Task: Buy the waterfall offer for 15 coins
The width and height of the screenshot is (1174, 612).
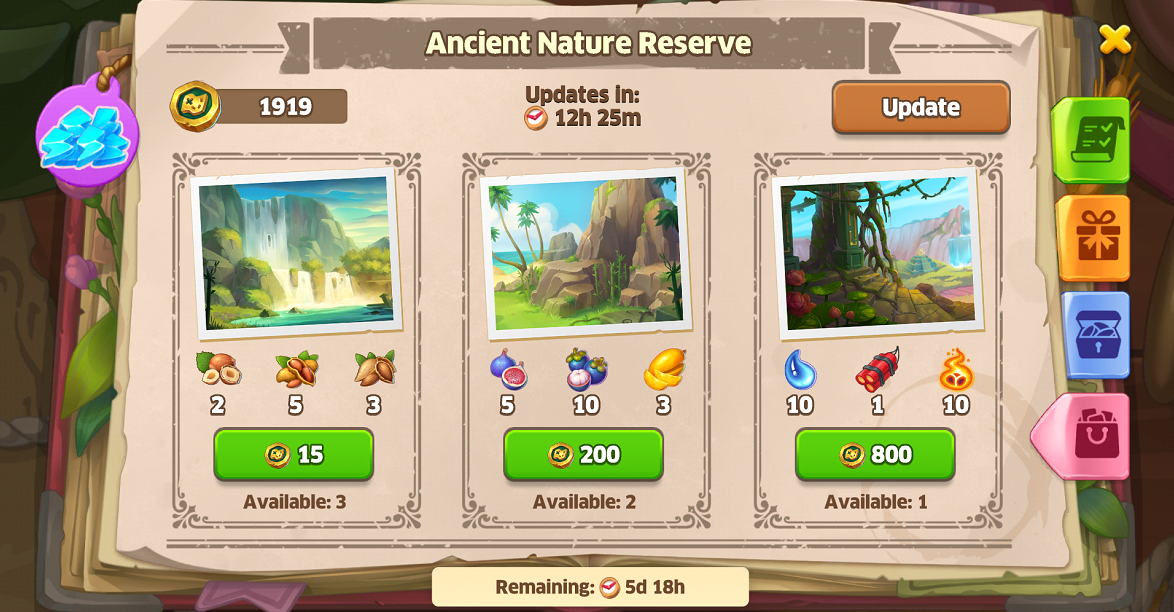Action: (293, 454)
